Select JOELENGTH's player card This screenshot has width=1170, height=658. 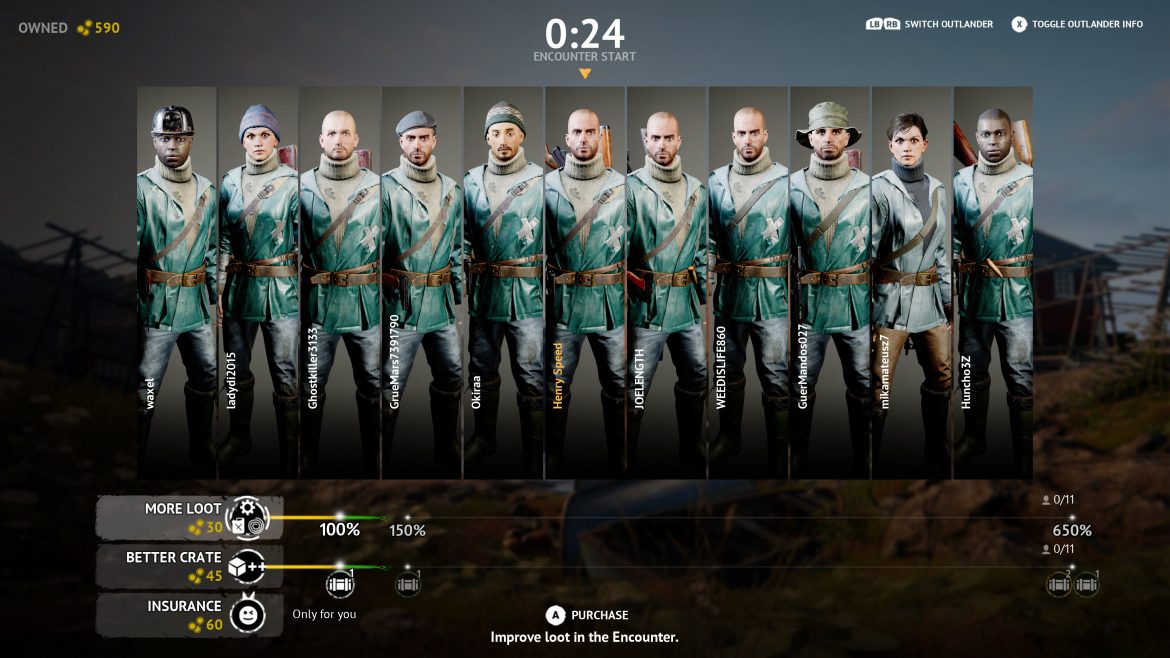click(667, 282)
